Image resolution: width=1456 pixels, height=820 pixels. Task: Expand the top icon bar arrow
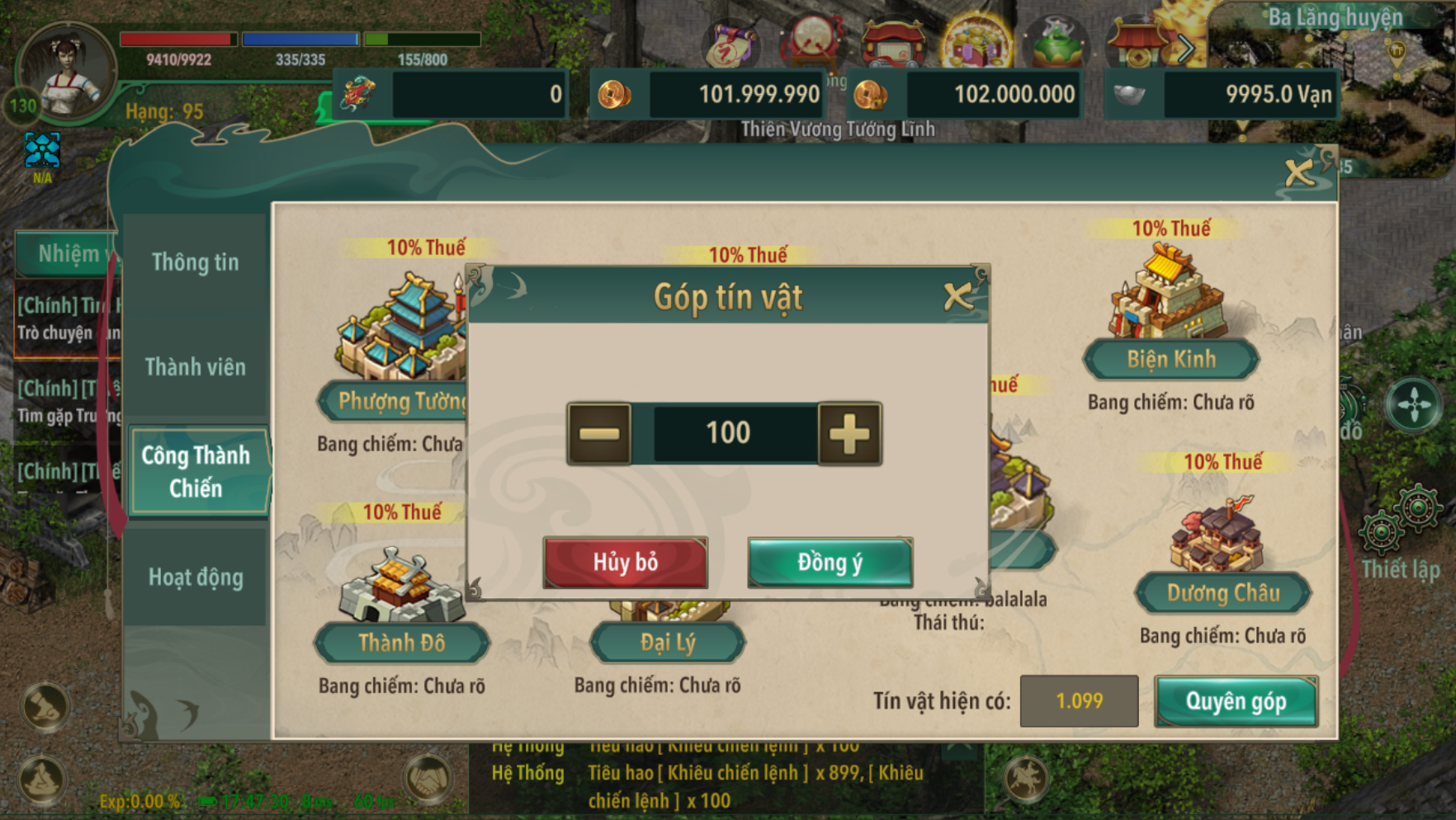pyautogui.click(x=1185, y=49)
